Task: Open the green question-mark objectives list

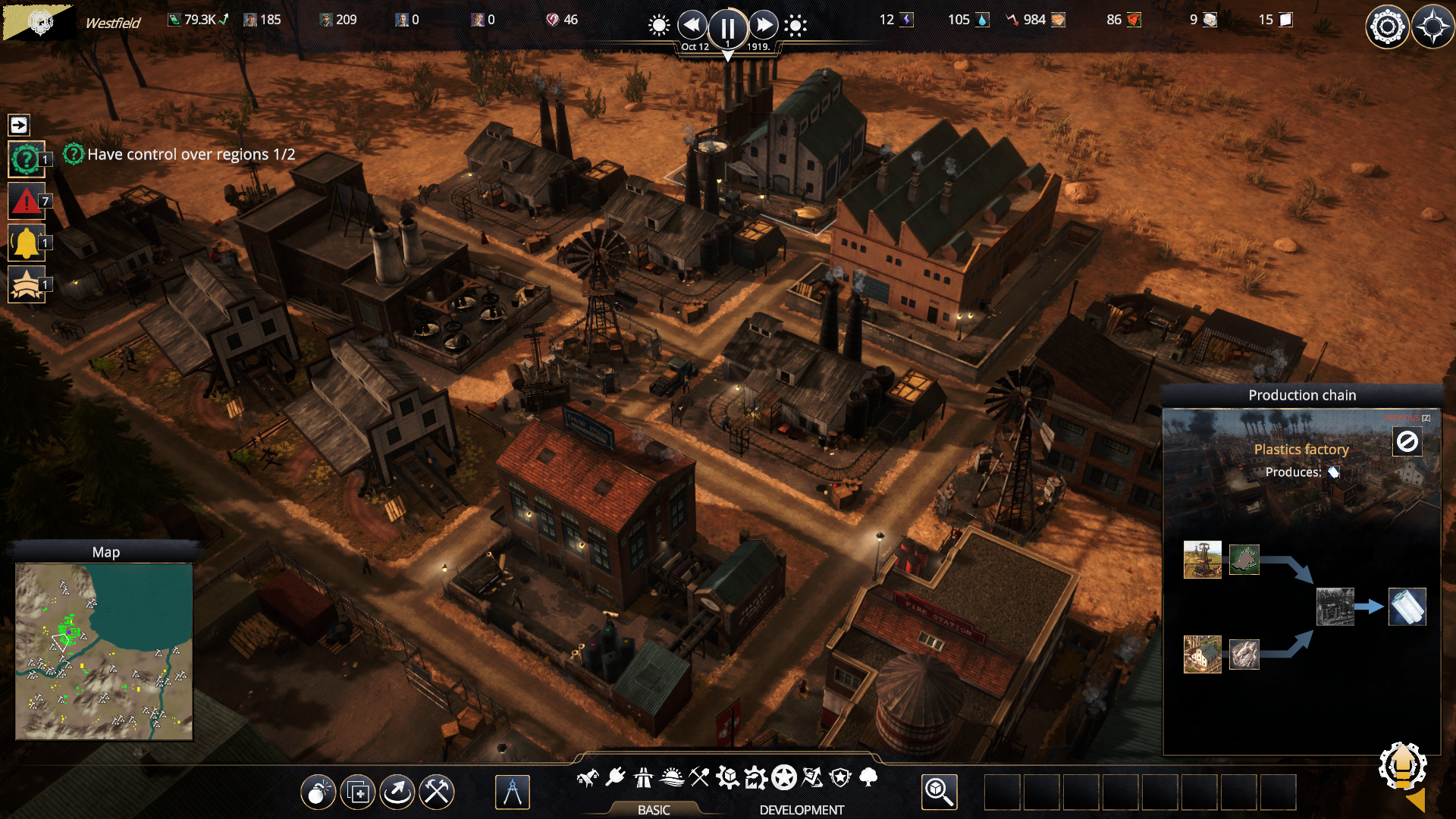Action: tap(27, 159)
